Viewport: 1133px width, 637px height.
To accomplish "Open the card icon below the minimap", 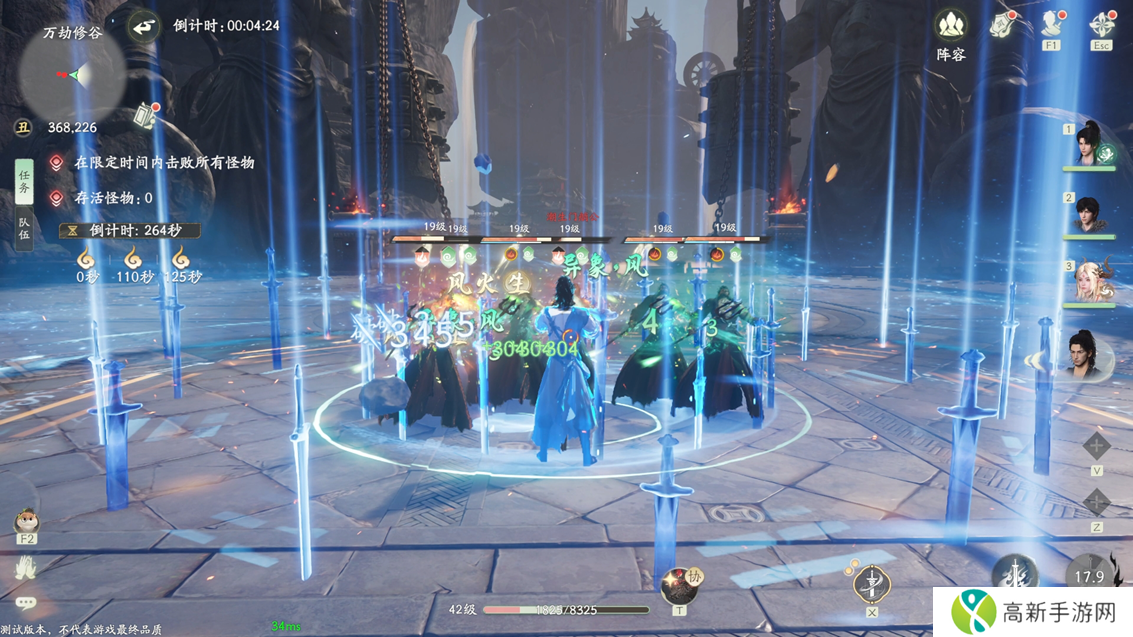I will (146, 114).
